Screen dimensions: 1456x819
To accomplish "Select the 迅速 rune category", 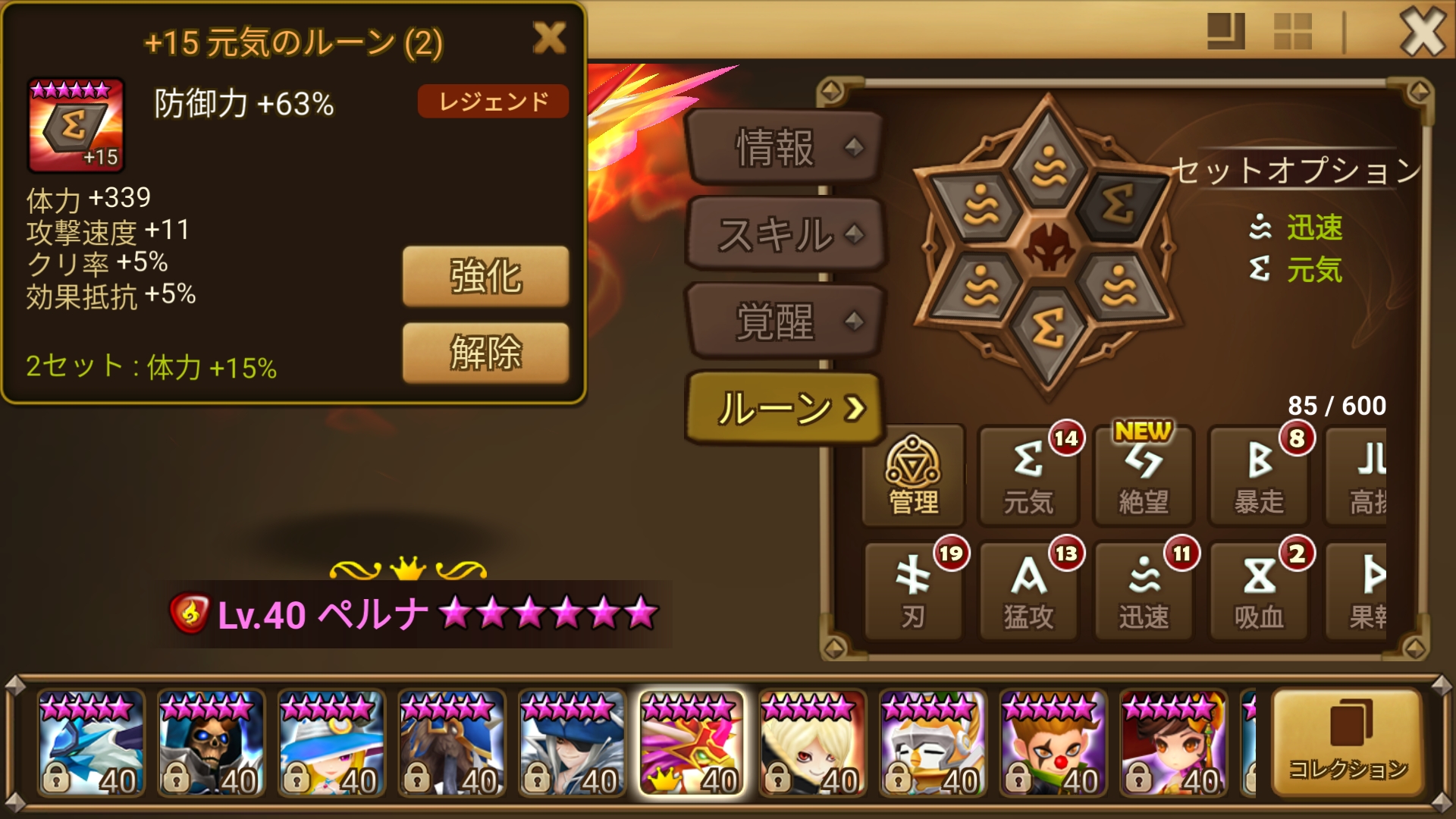I will [1144, 591].
